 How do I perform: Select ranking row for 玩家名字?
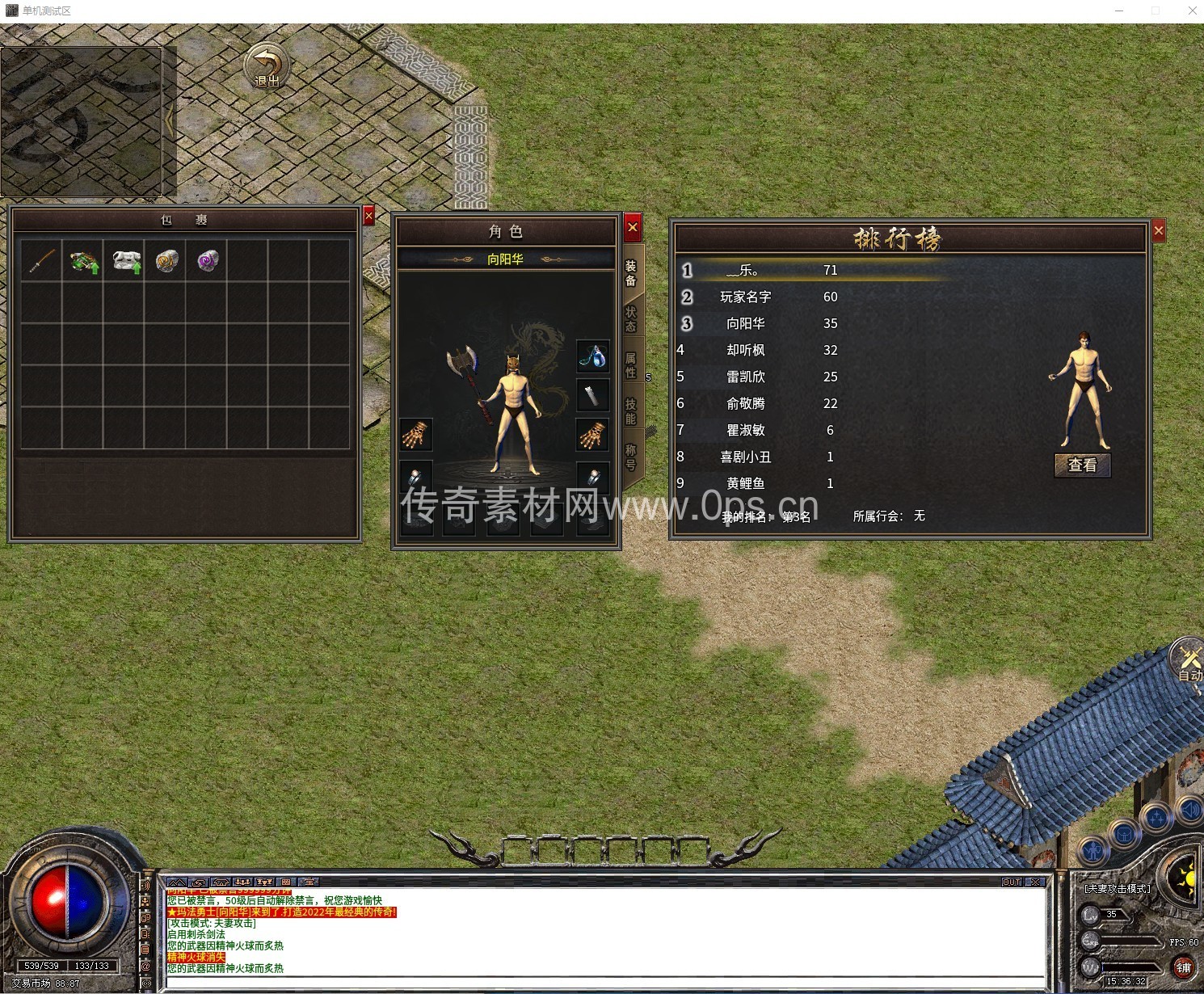pyautogui.click(x=745, y=297)
